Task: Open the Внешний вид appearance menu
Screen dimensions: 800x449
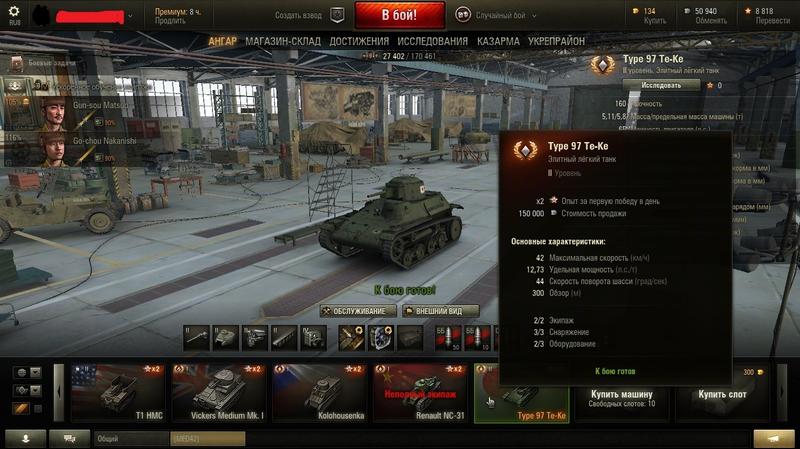Action: click(x=440, y=311)
